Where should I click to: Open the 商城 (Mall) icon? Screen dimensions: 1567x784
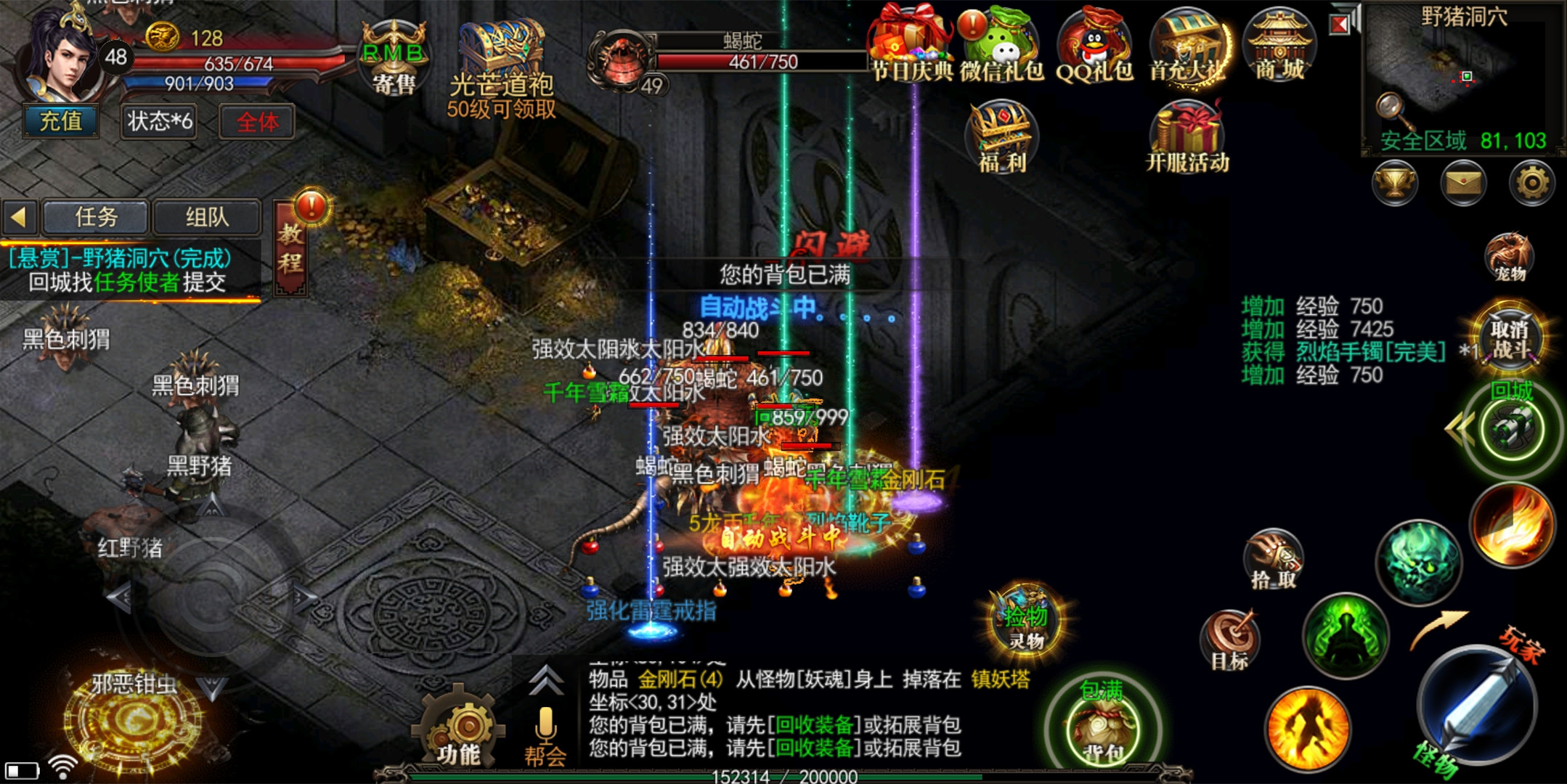(x=1279, y=45)
